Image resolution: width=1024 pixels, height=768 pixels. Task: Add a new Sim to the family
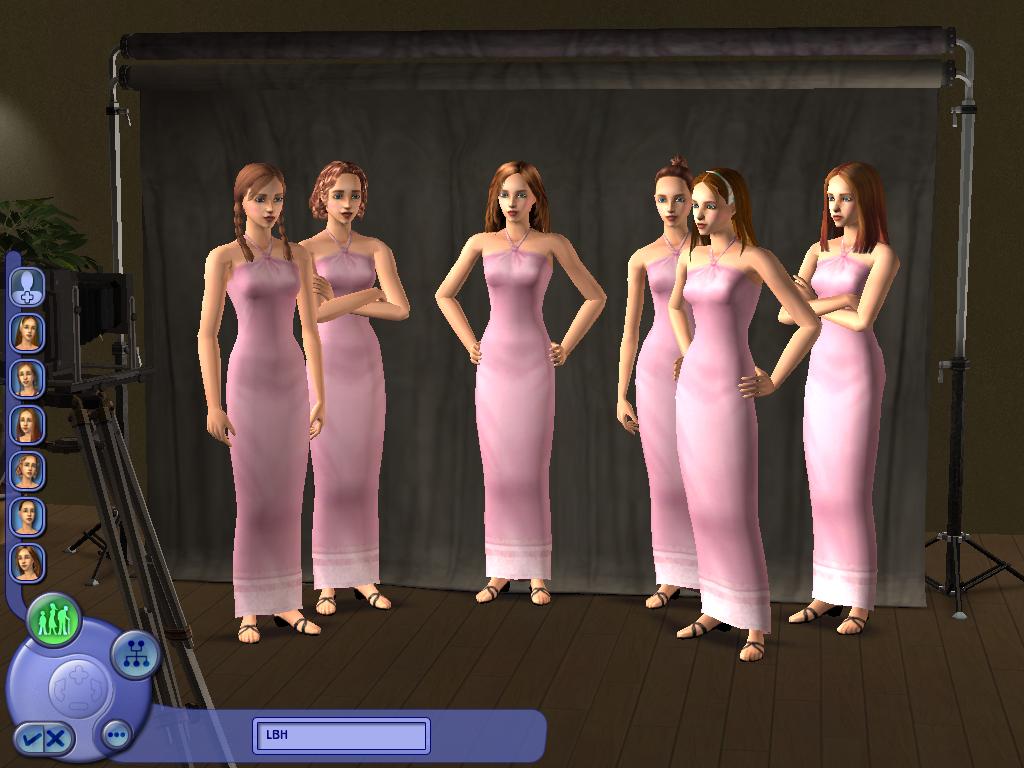click(x=27, y=286)
